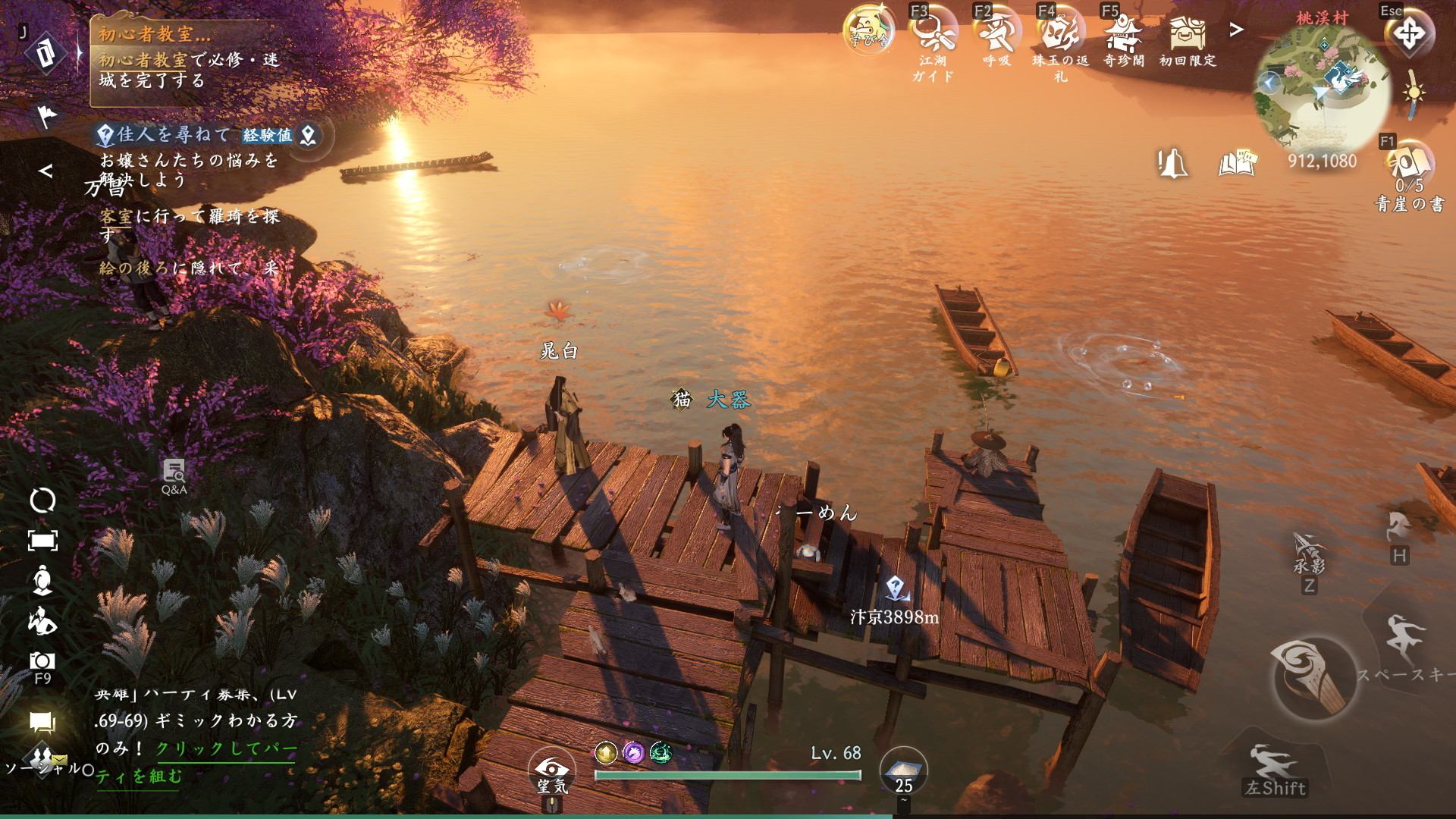Select the 佳人を尋ねて quest entry

tap(174, 135)
